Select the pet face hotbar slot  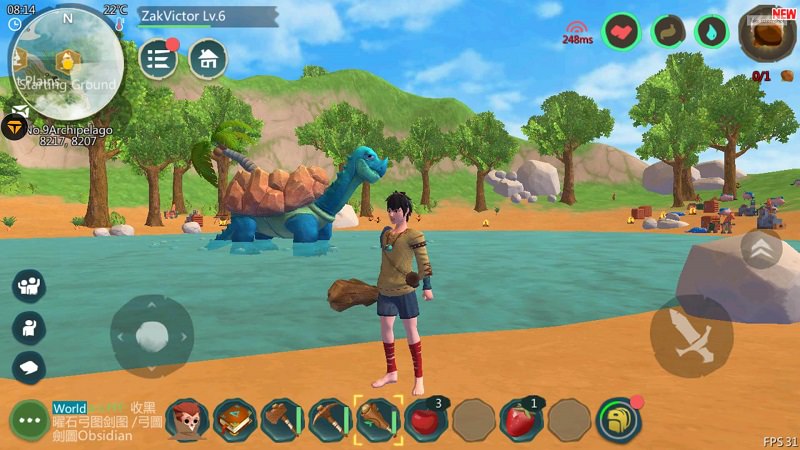(x=187, y=420)
